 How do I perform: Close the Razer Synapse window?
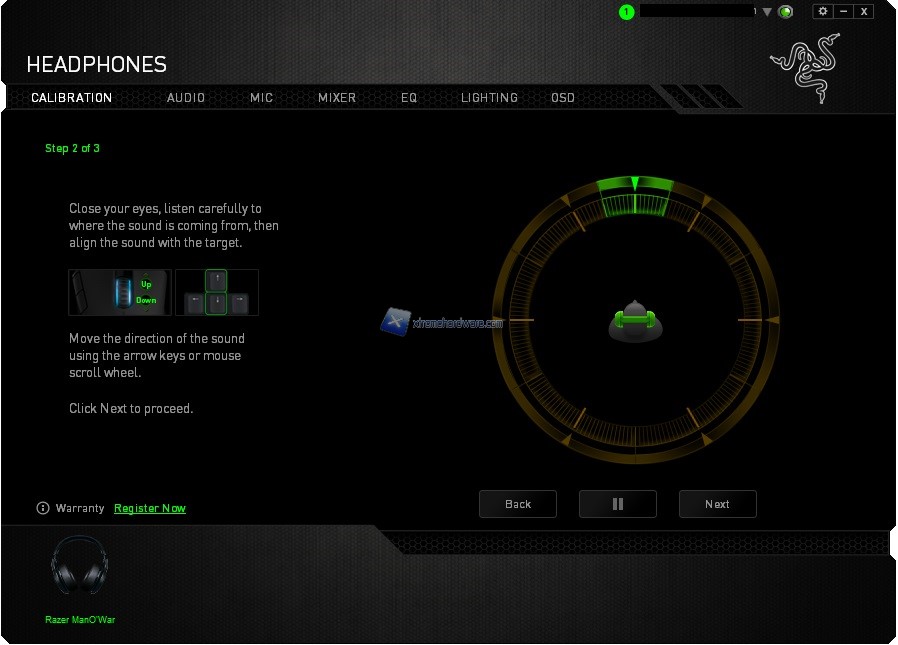click(x=864, y=11)
